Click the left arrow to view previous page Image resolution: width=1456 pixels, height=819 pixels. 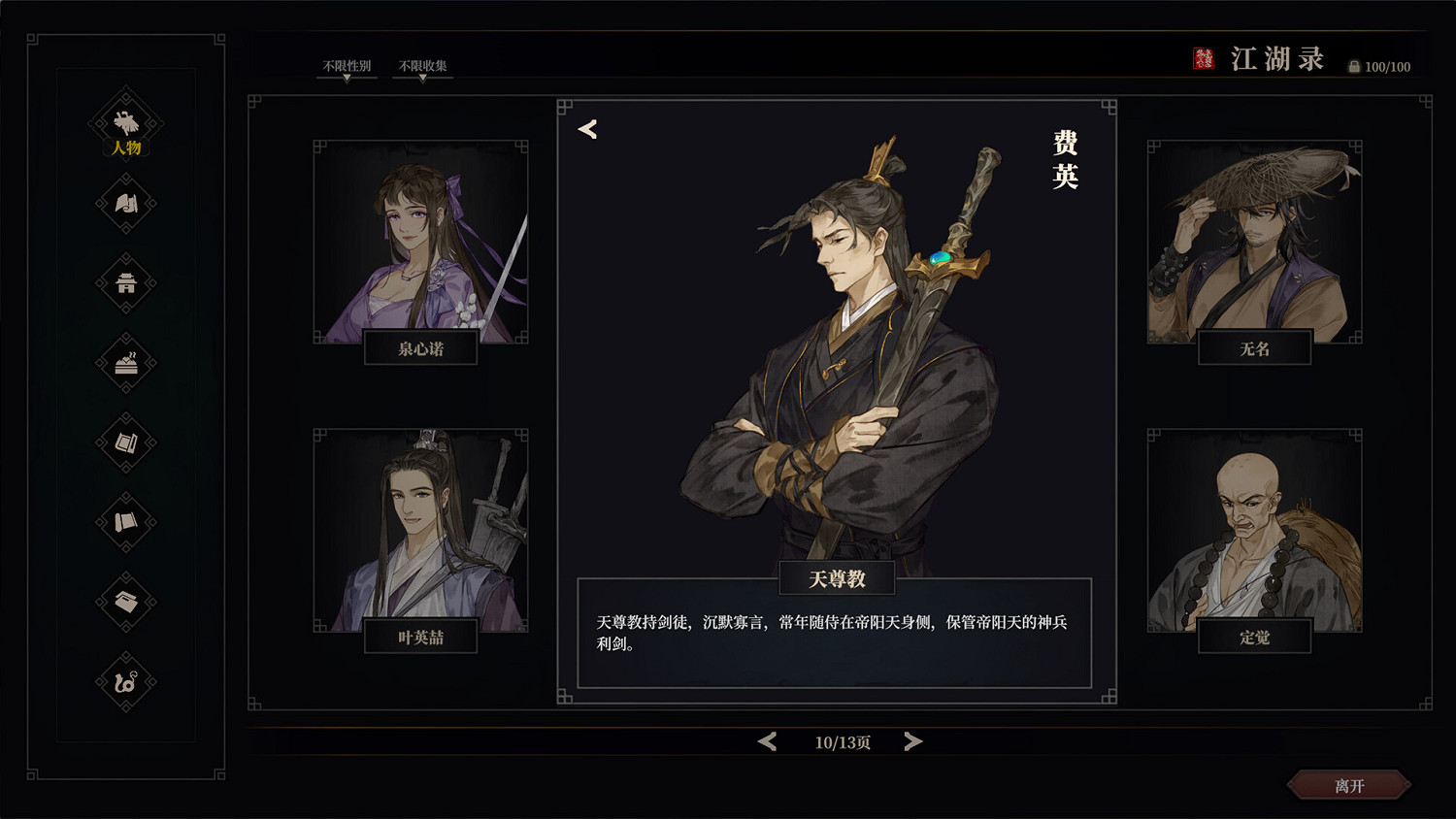coord(766,740)
